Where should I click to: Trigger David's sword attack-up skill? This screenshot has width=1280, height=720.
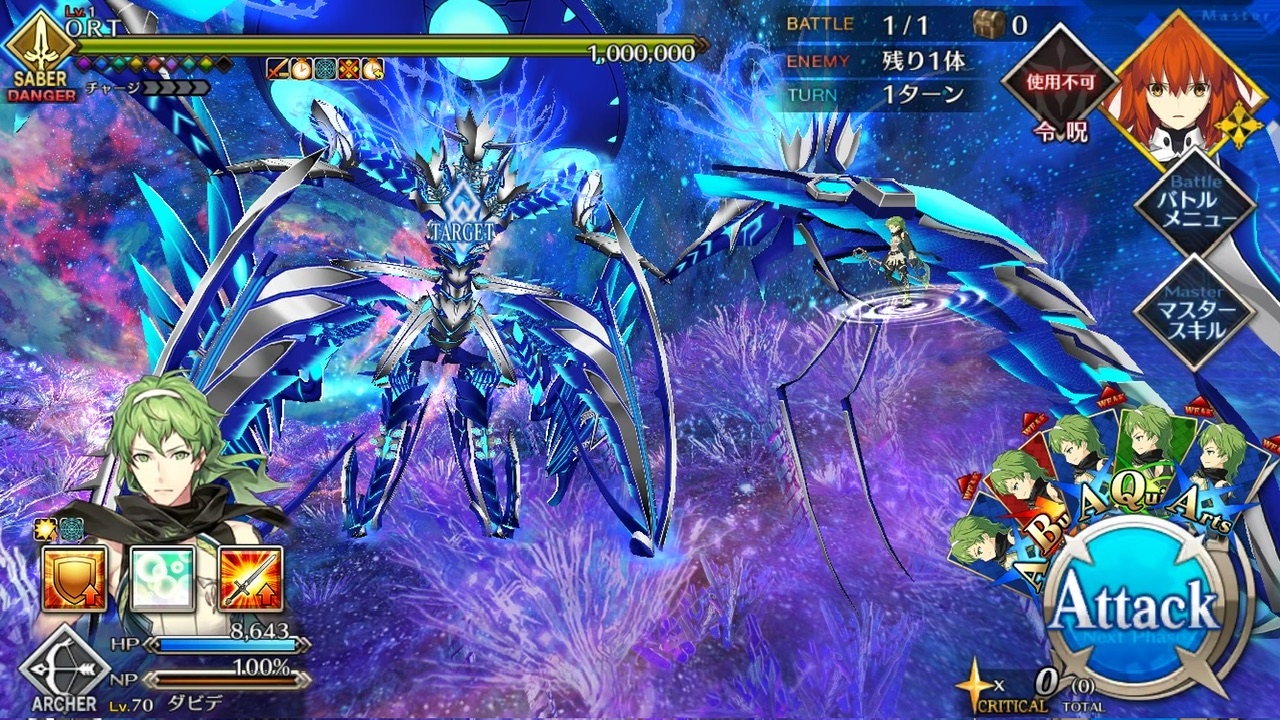coord(250,579)
